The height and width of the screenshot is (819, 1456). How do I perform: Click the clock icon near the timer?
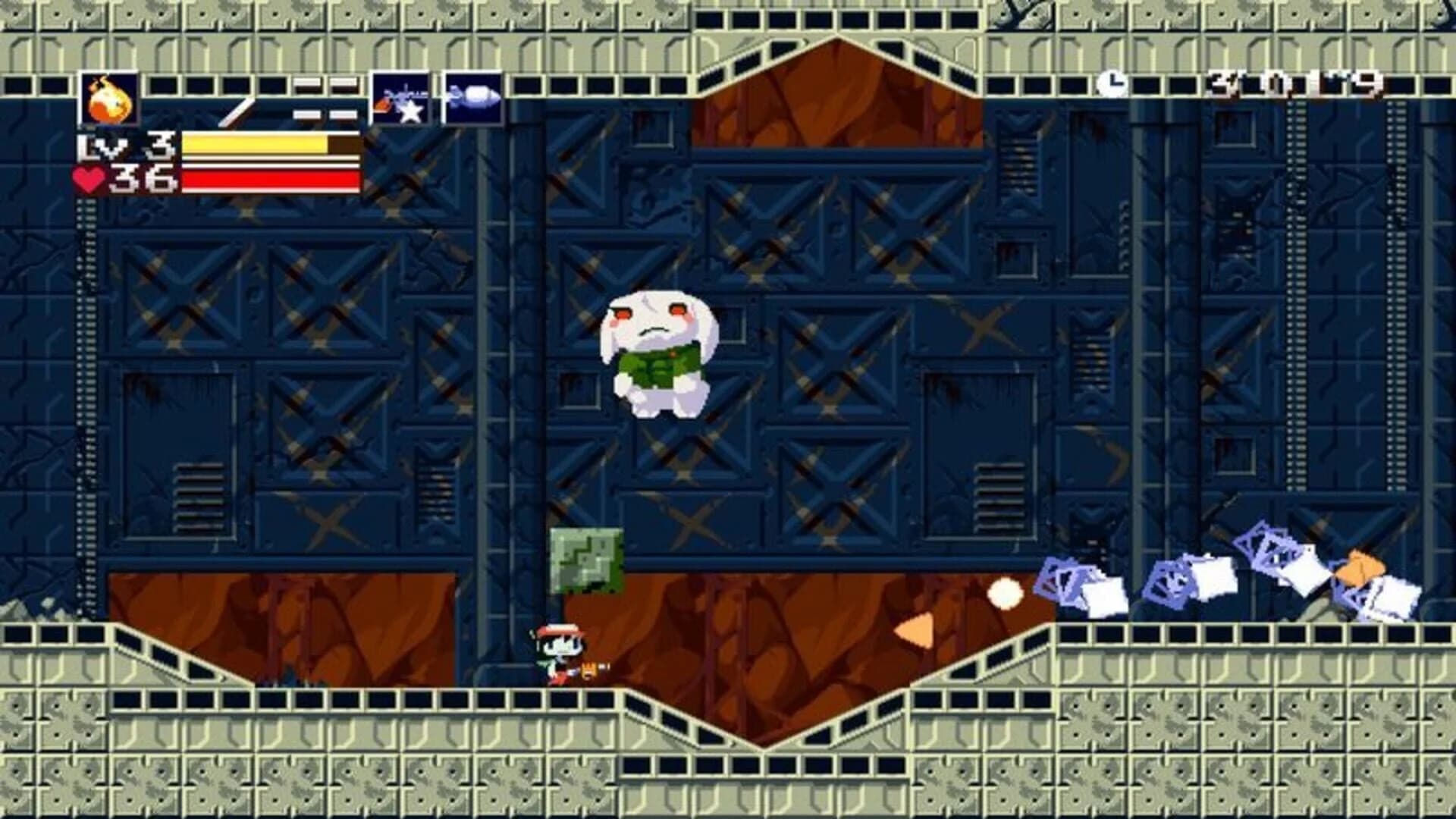tap(1113, 83)
